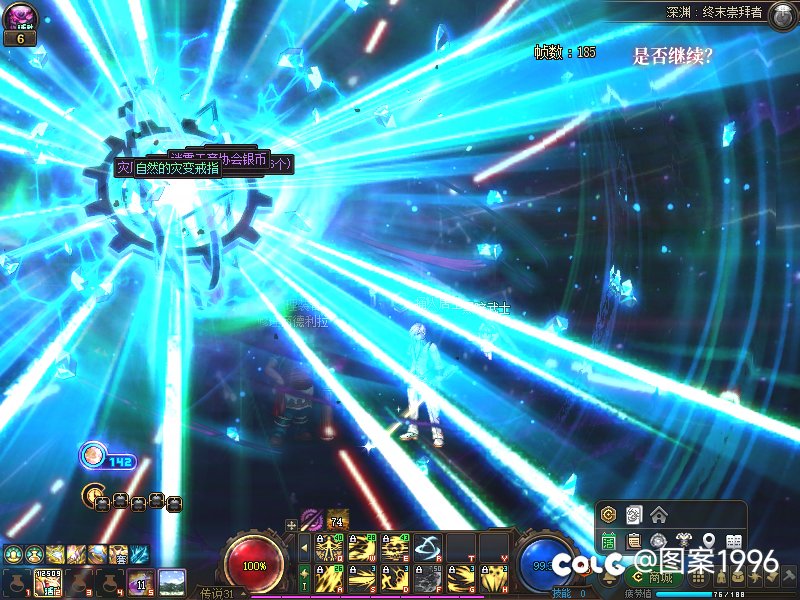Viewport: 800px width, 600px height.
Task: Activate the swirling wind skill on R
Action: point(428,547)
